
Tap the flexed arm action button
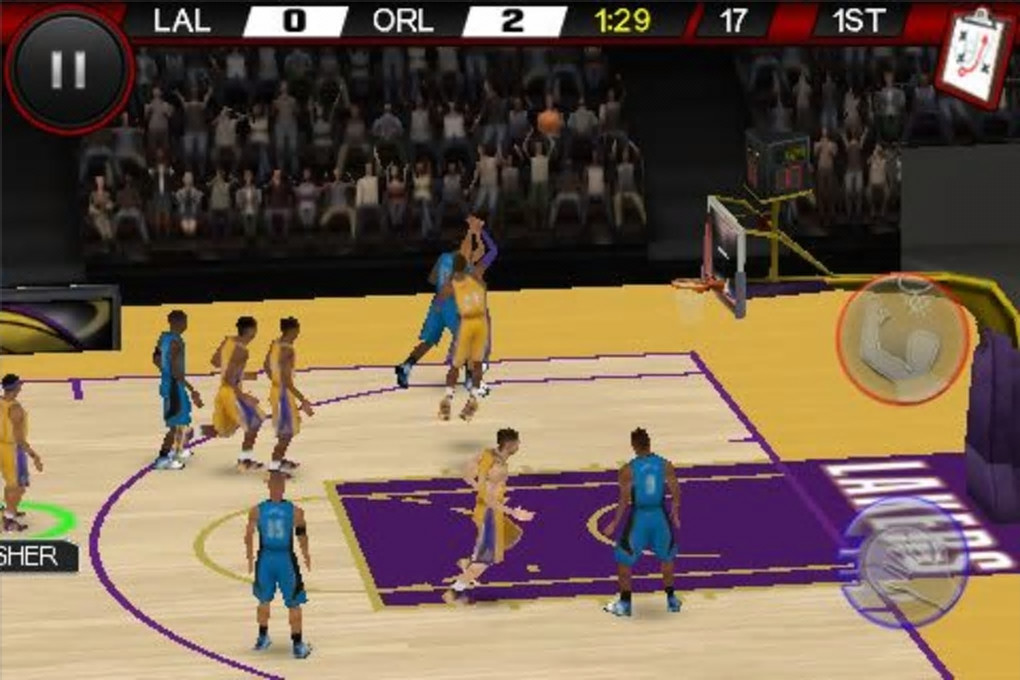pyautogui.click(x=902, y=340)
